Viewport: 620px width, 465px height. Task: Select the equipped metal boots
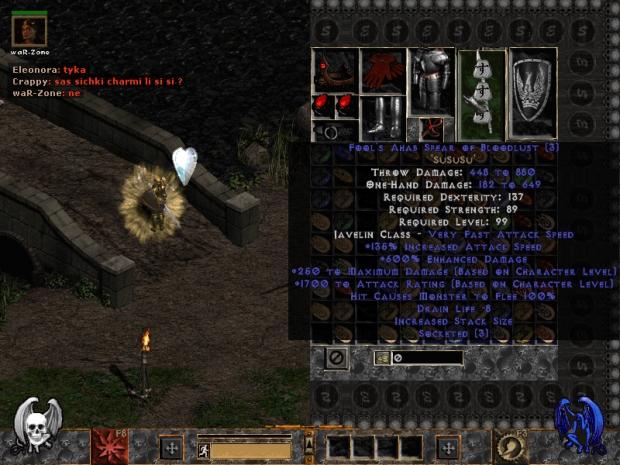383,118
